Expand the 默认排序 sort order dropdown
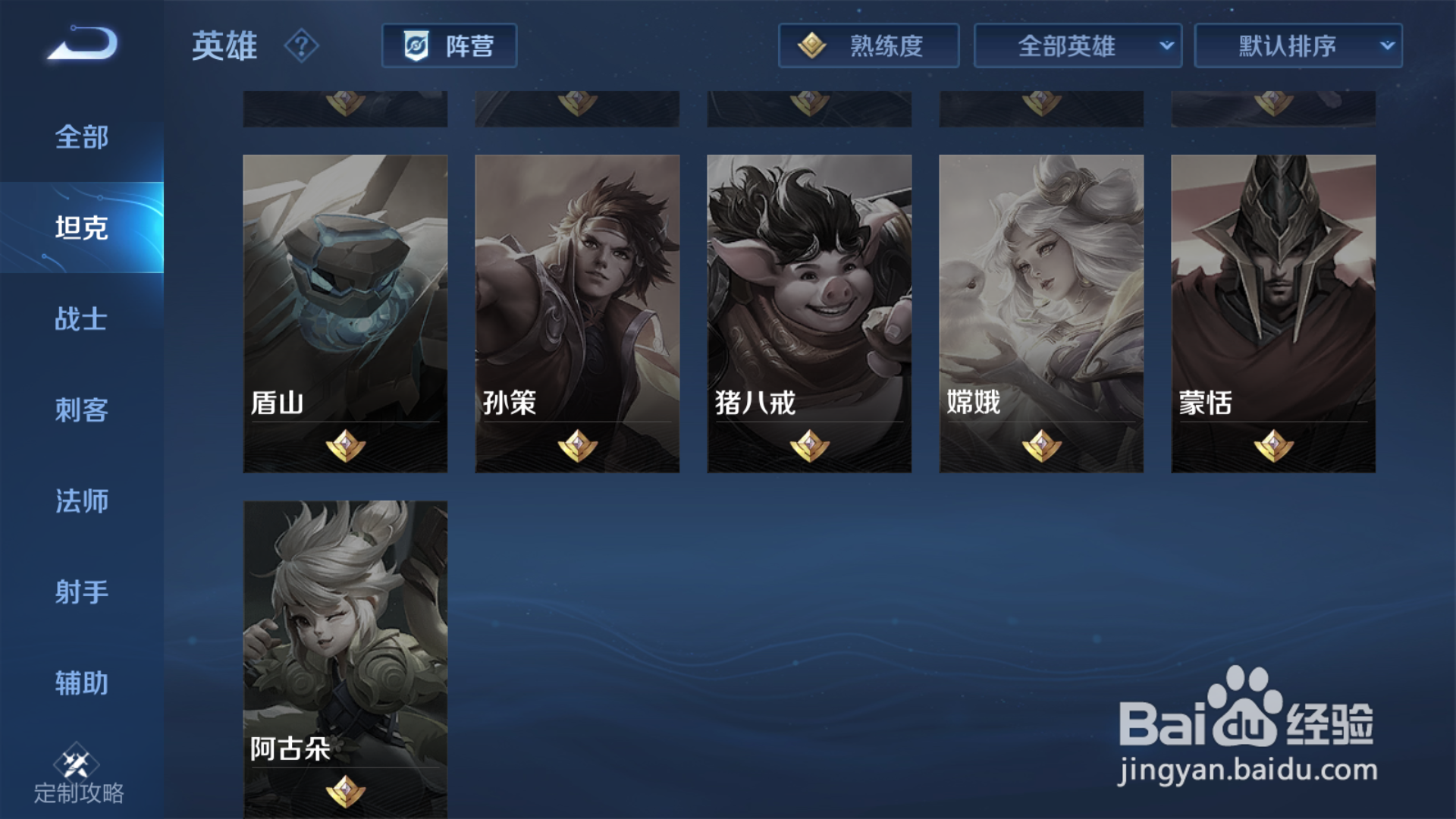Image resolution: width=1456 pixels, height=819 pixels. tap(1298, 45)
